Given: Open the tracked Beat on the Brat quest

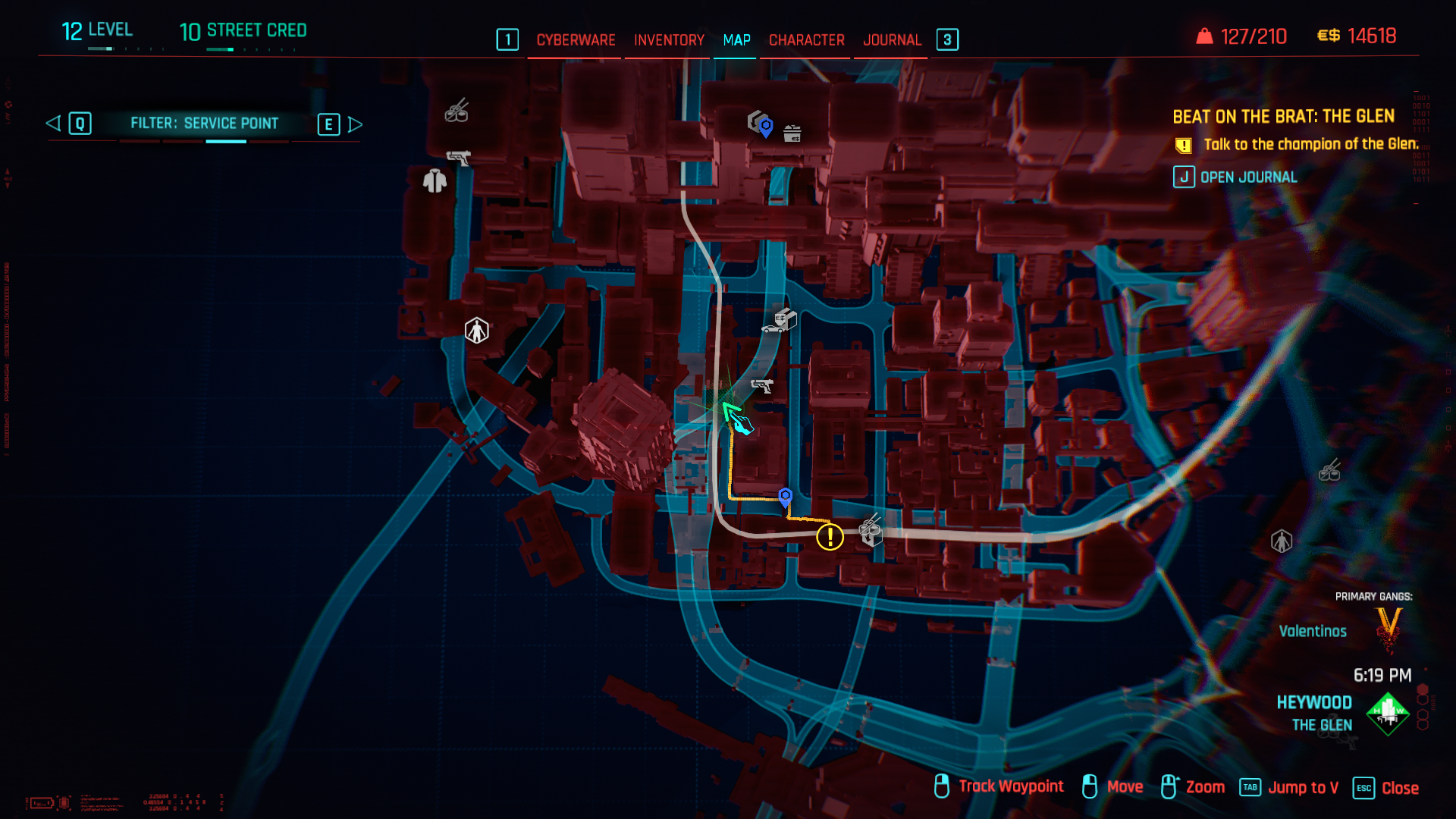Looking at the screenshot, I should [1283, 117].
